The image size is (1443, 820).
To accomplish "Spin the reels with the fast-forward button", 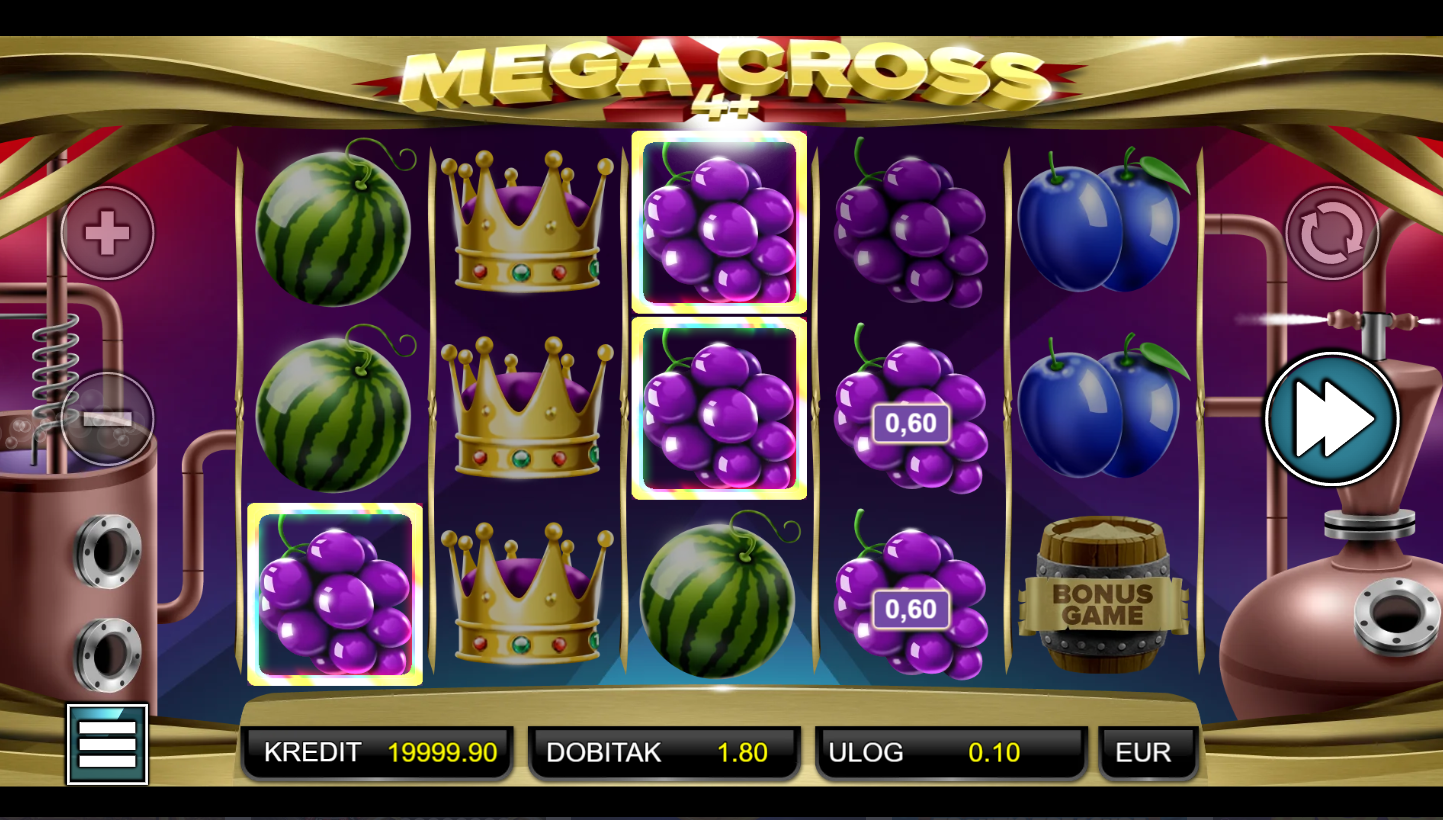I will [1331, 419].
